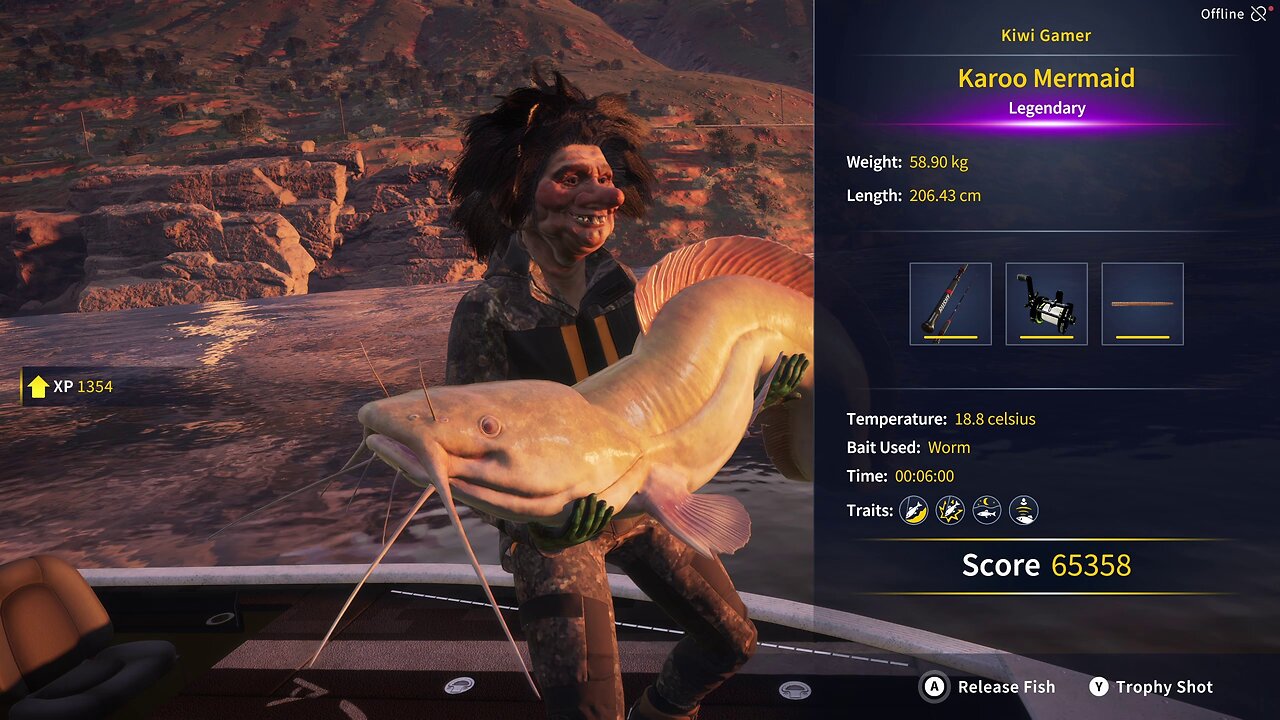The image size is (1280, 720).
Task: View the fish with yellow burst trait
Action: 950,511
